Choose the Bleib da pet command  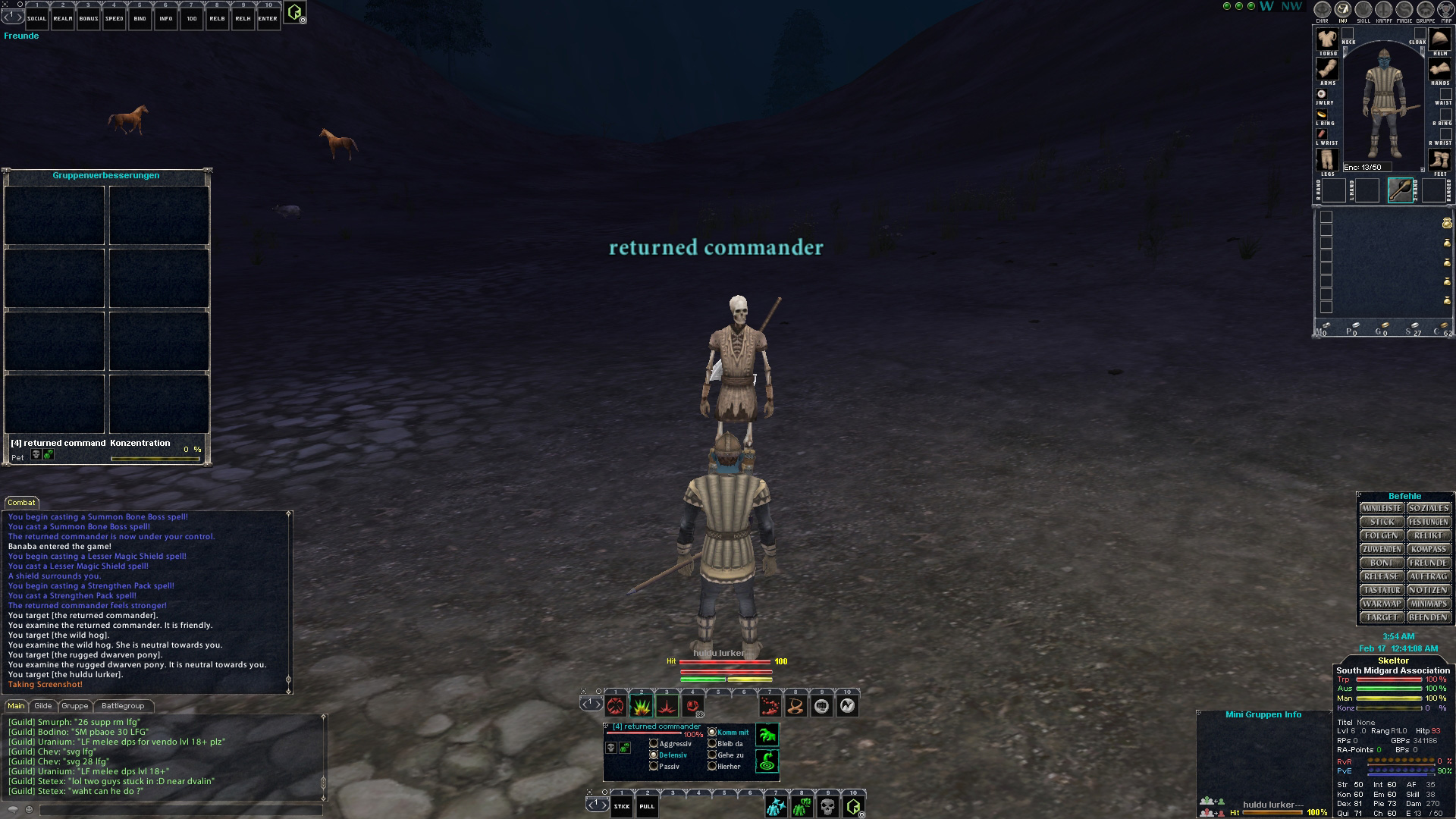click(712, 744)
